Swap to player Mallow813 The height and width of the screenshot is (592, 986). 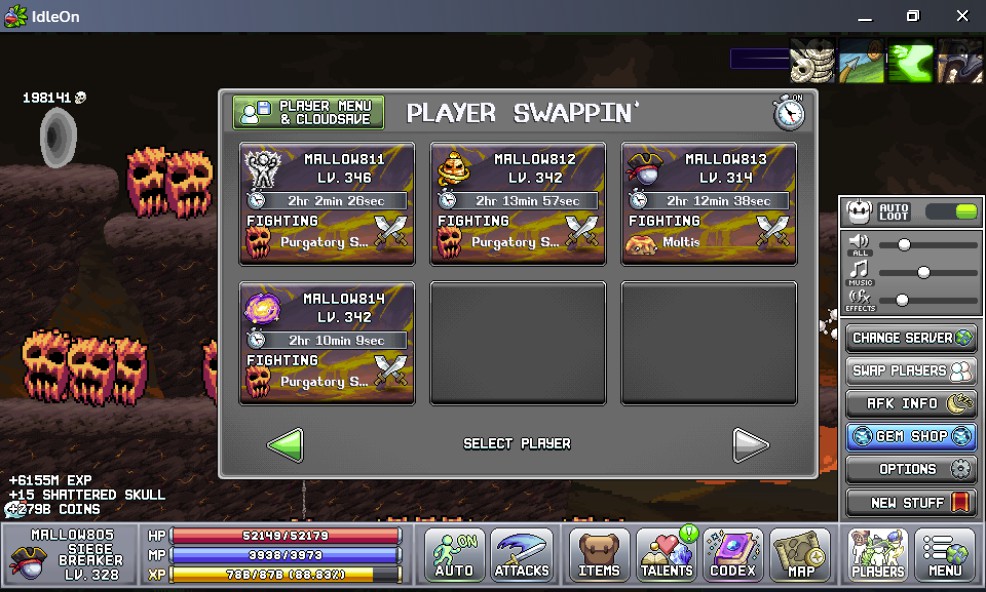(709, 203)
